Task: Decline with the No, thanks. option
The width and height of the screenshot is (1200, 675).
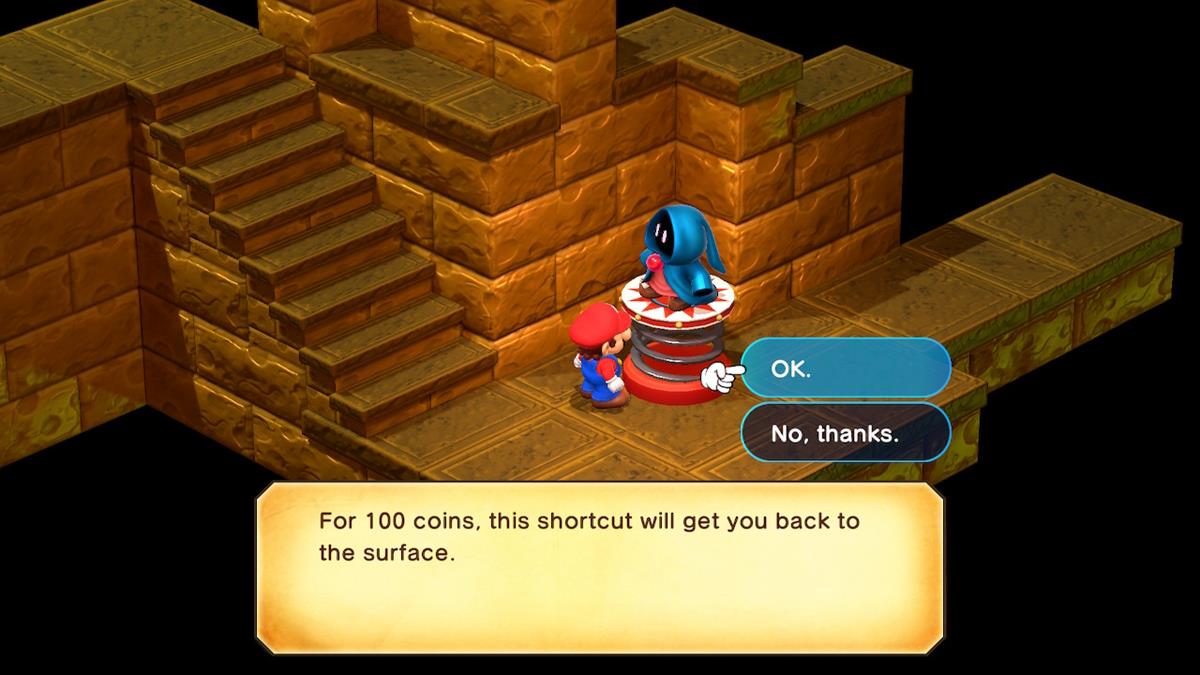Action: coord(845,433)
